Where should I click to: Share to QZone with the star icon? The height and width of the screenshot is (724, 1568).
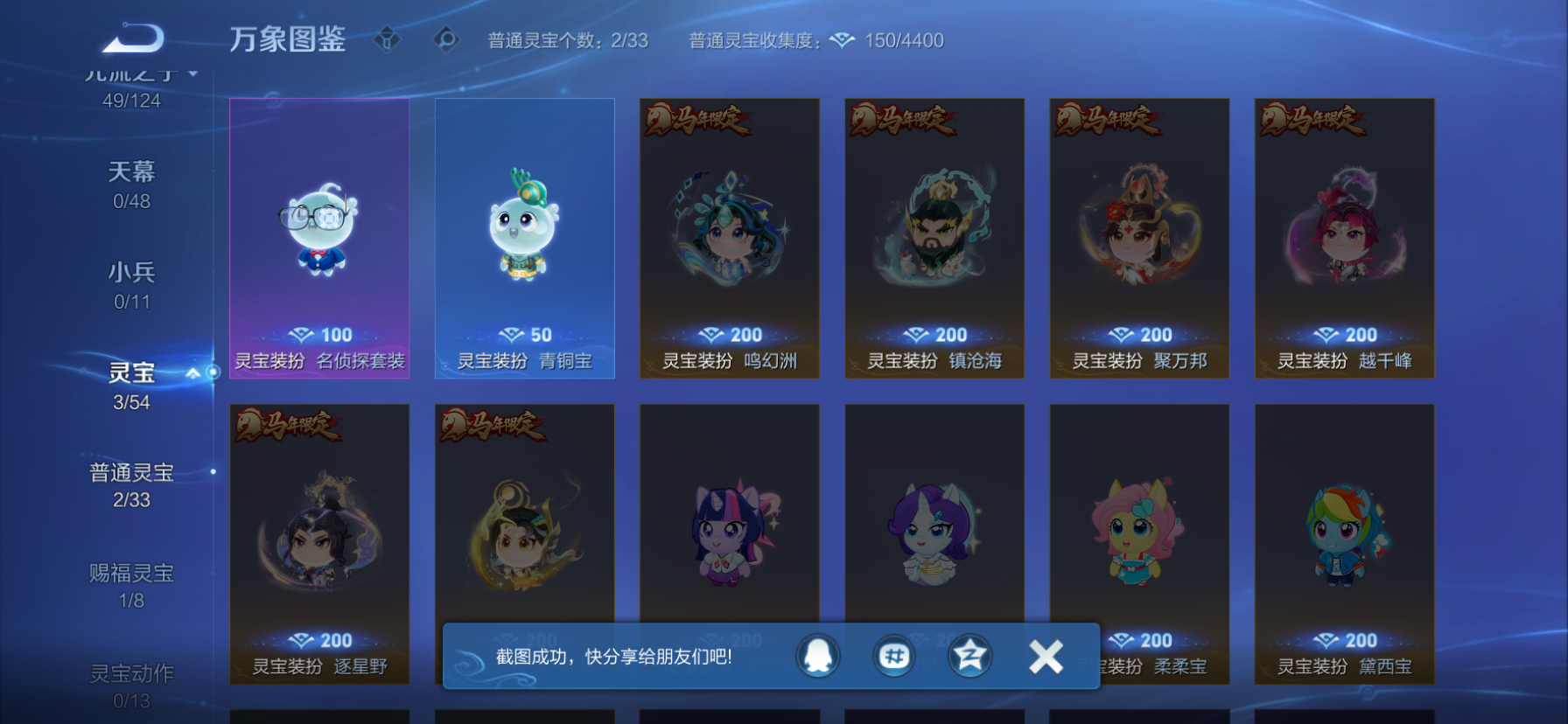pos(969,657)
